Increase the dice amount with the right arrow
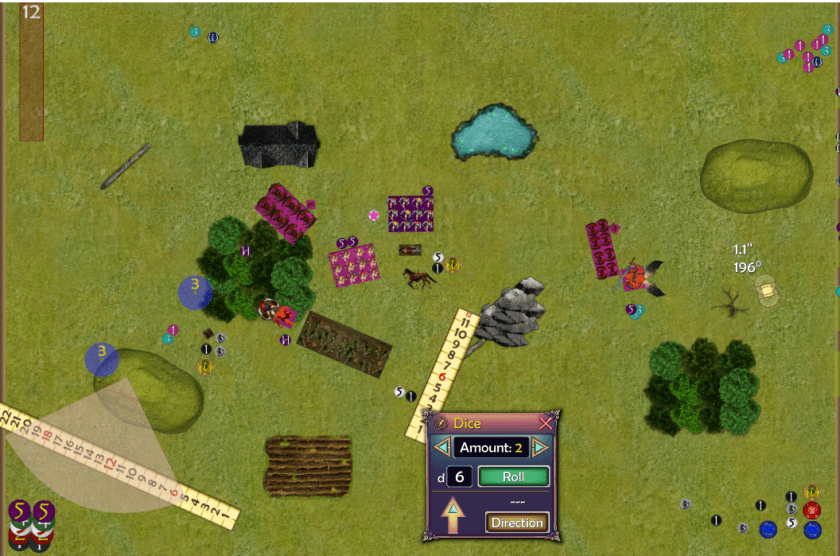 [541, 447]
